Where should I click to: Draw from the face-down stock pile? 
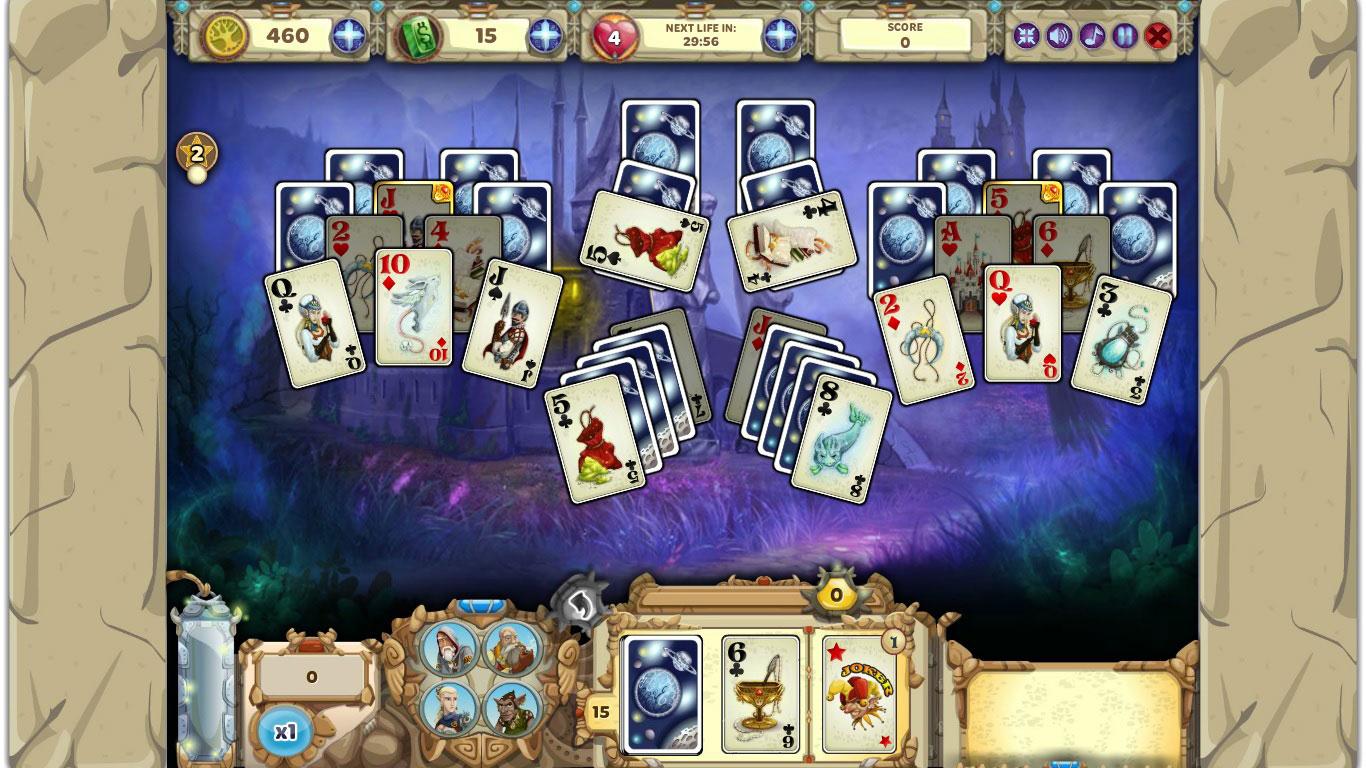660,695
